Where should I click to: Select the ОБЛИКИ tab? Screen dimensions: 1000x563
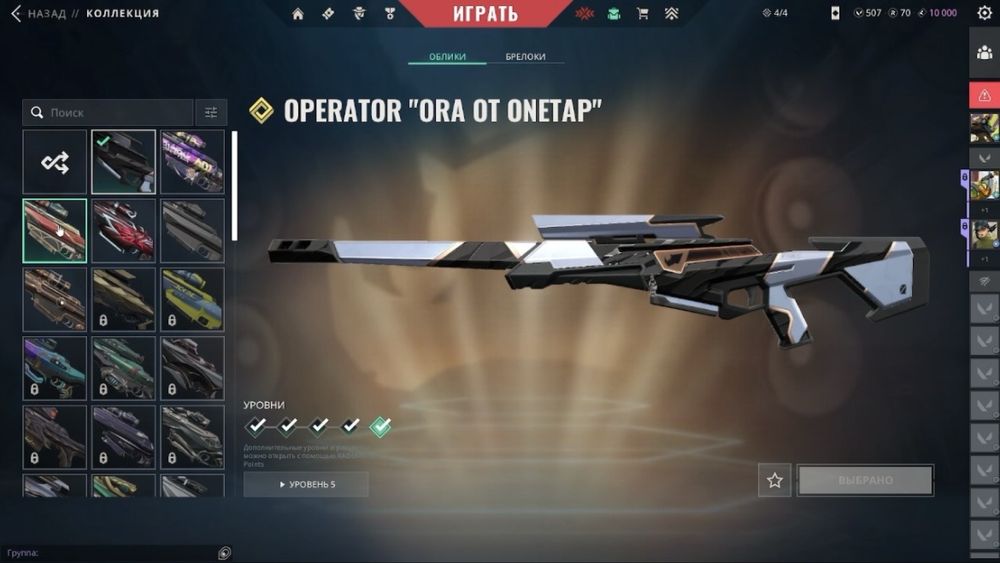point(447,57)
